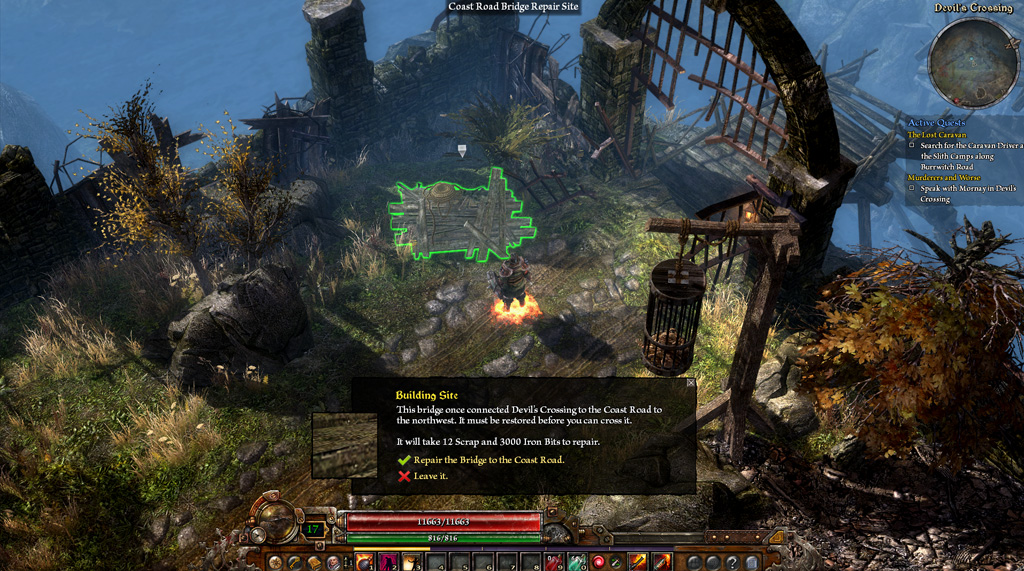Activate the pink silhouette skill in slot 2
1024x571 pixels.
[x=388, y=562]
